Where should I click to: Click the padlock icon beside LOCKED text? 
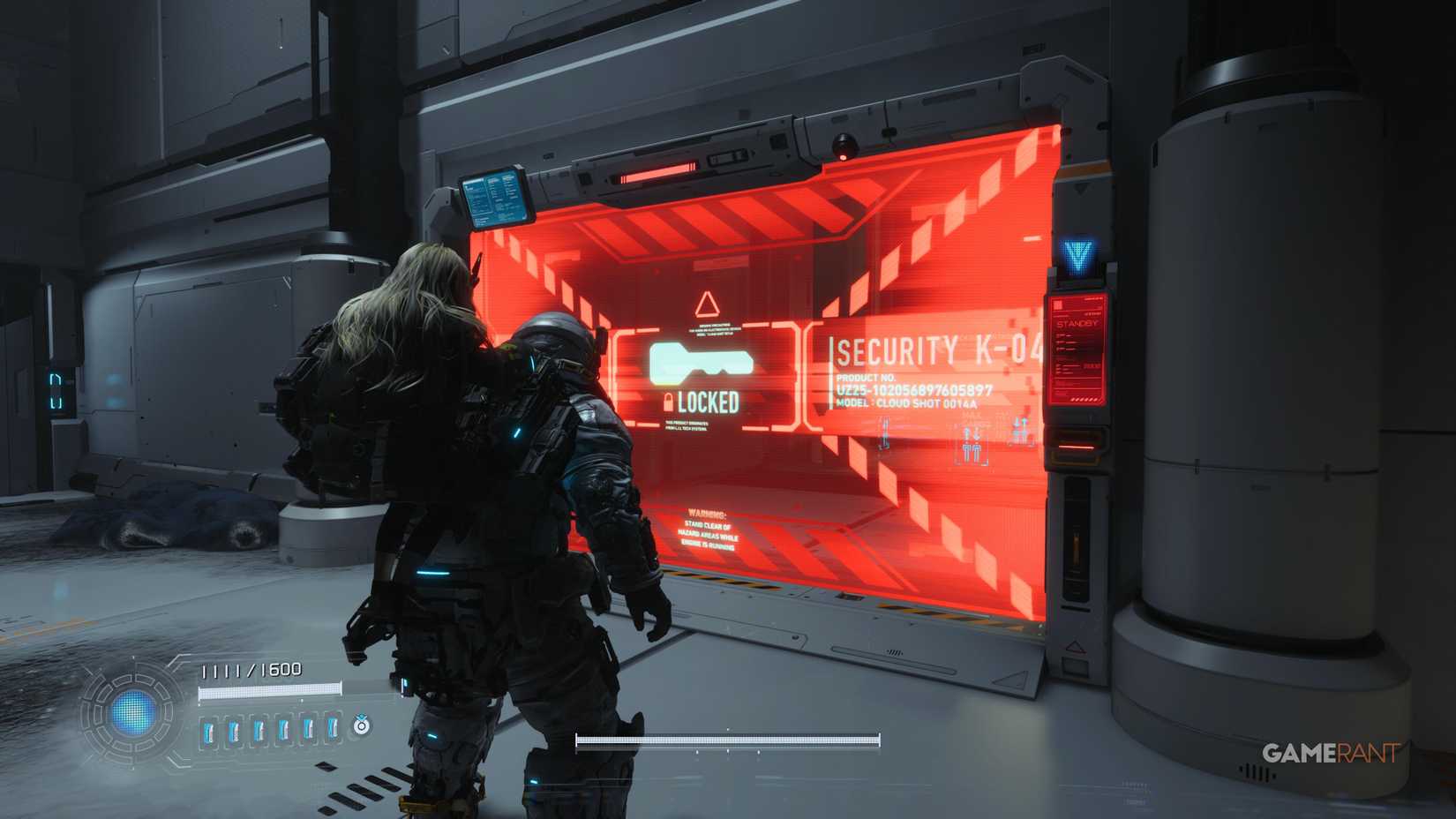point(670,402)
